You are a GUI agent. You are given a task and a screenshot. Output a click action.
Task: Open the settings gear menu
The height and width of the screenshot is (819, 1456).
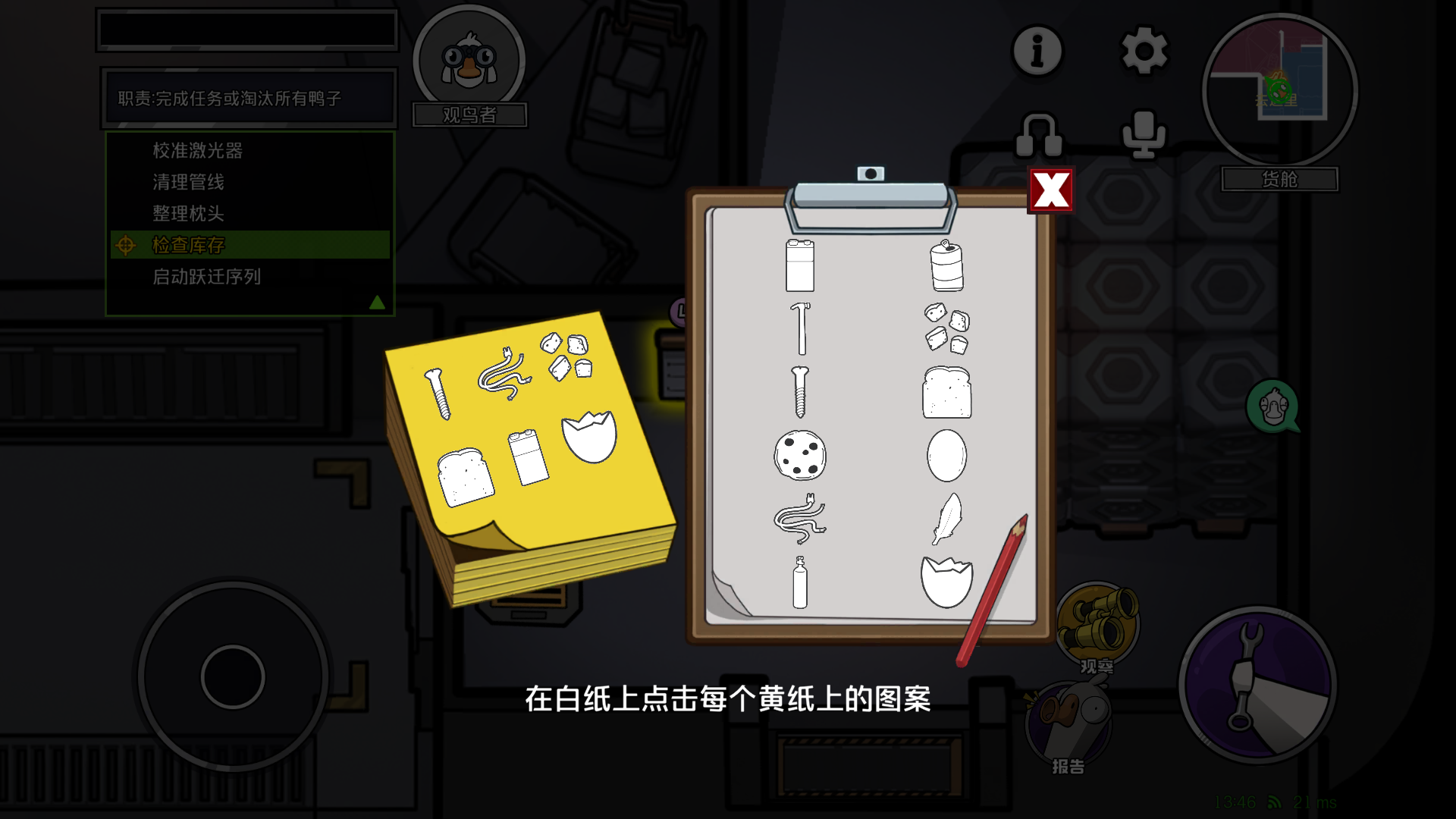tap(1144, 51)
